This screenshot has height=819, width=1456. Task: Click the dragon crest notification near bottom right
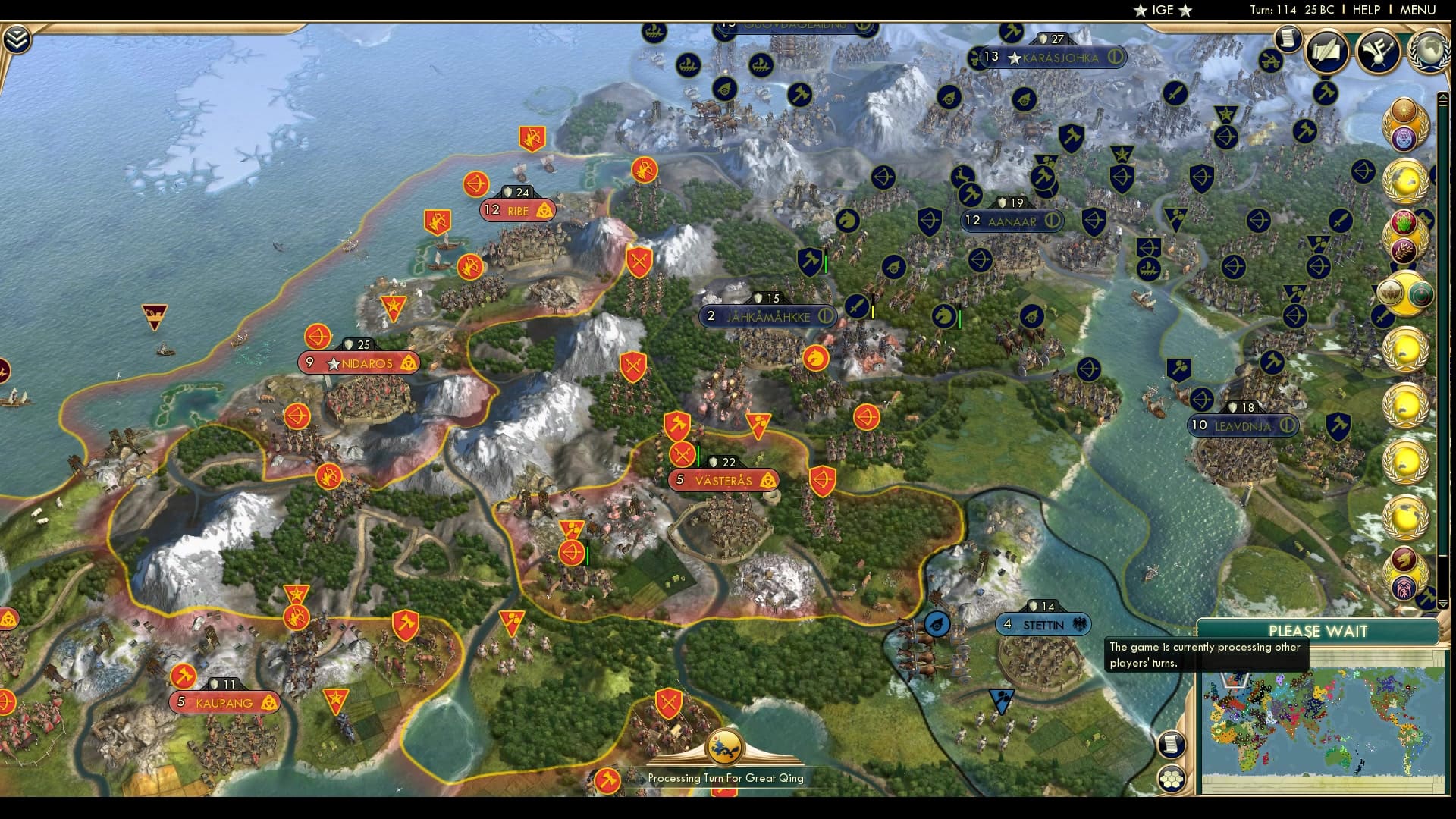point(1404,558)
